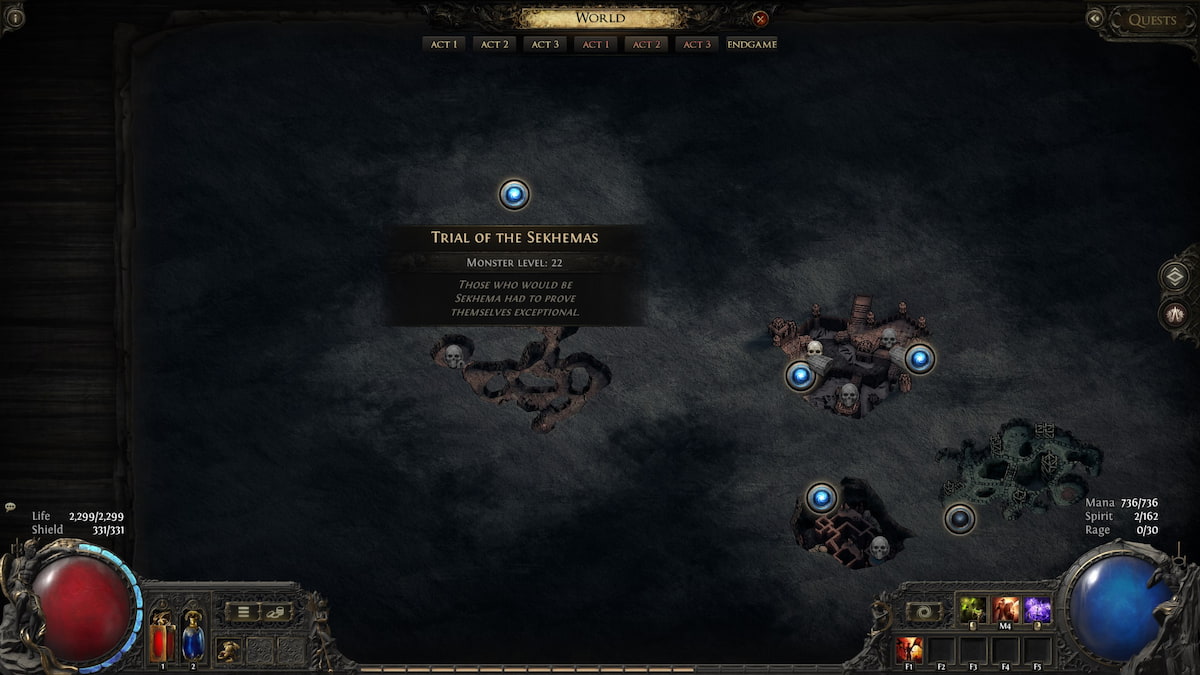Click the swirl portal button
The image size is (1200, 675).
tap(923, 612)
